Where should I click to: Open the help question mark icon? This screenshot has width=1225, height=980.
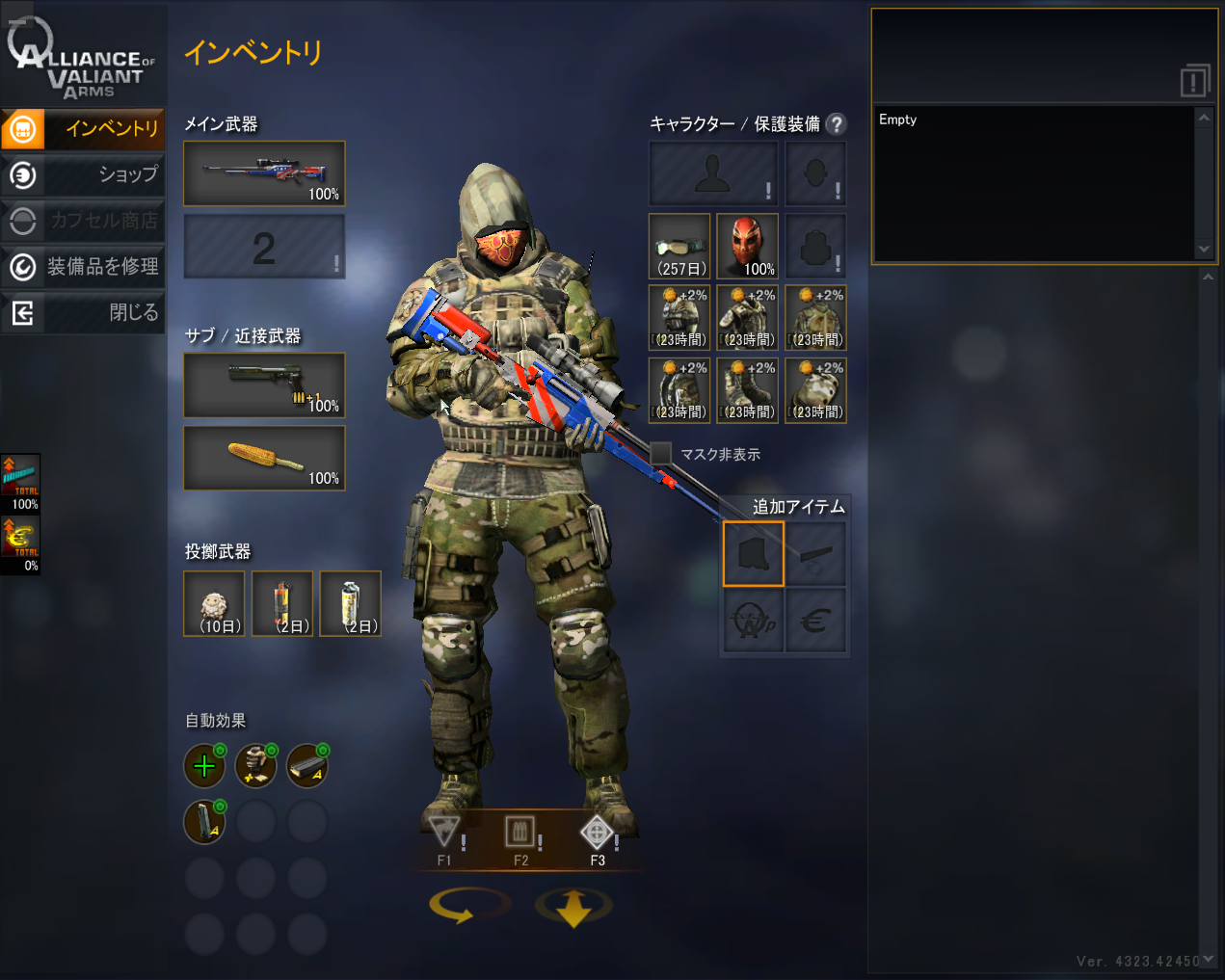(837, 124)
